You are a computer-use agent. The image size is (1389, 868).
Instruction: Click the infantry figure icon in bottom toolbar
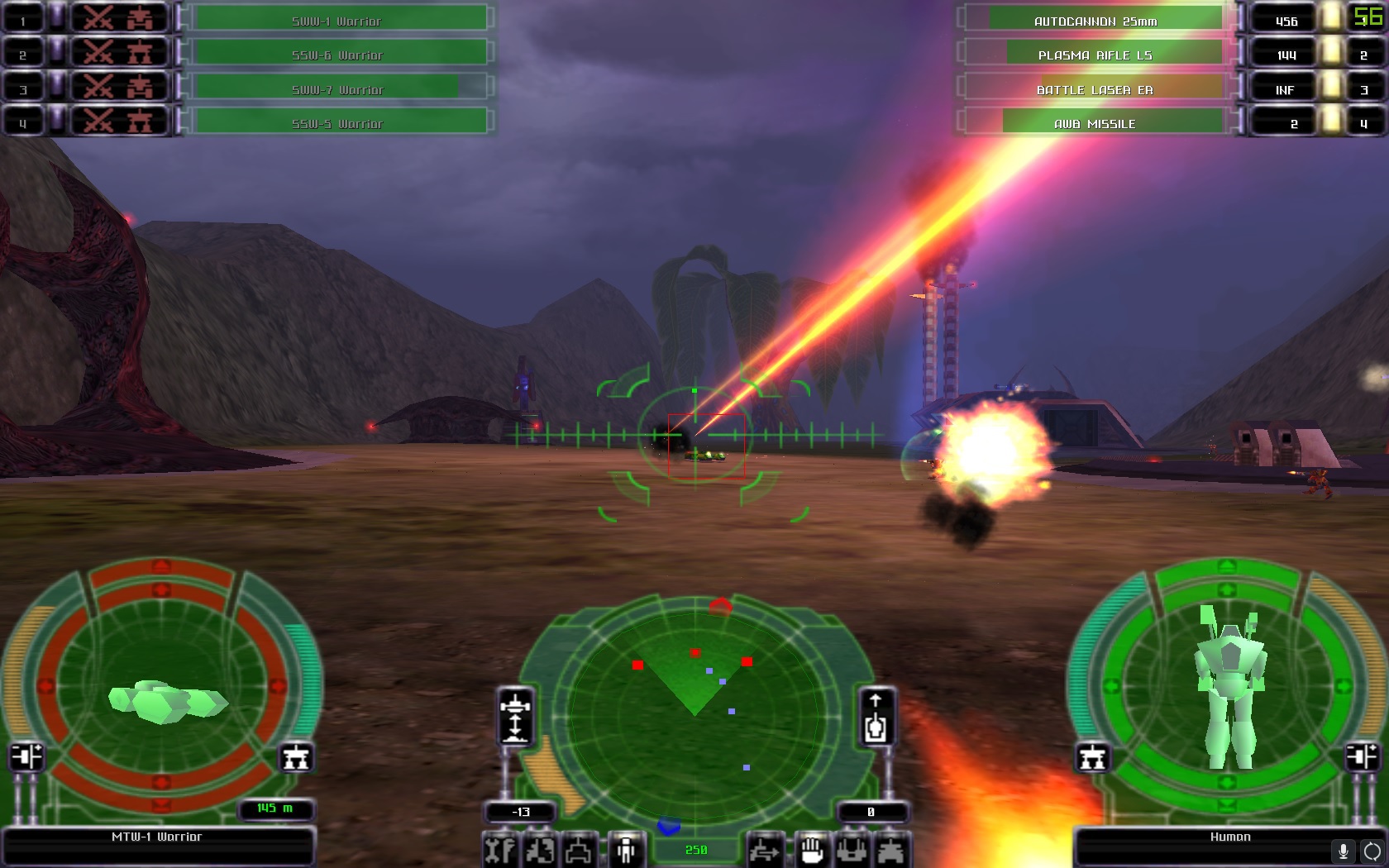626,850
